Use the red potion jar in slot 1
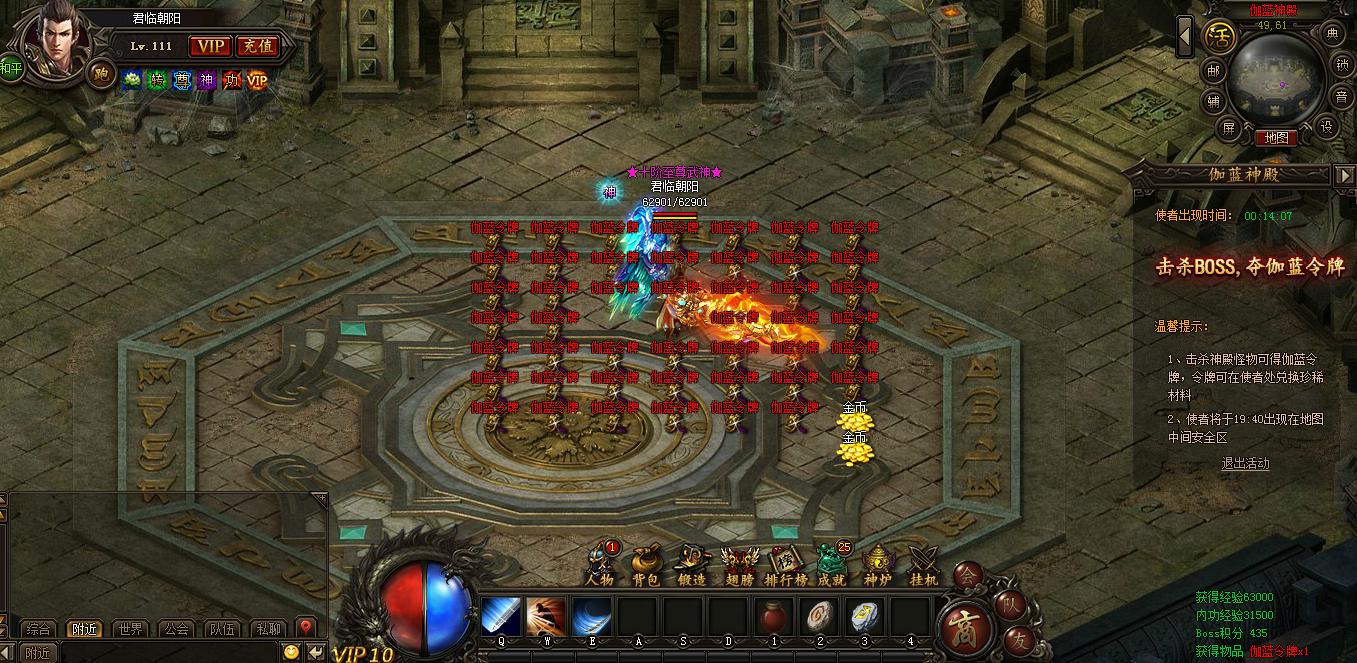 click(x=773, y=616)
